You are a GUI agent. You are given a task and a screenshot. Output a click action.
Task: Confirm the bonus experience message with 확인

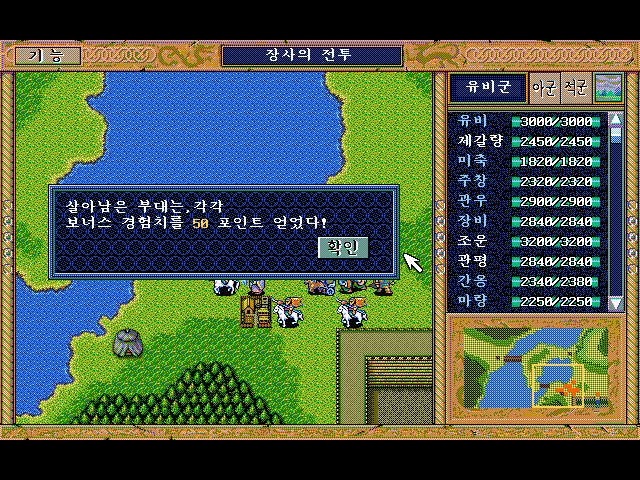343,247
